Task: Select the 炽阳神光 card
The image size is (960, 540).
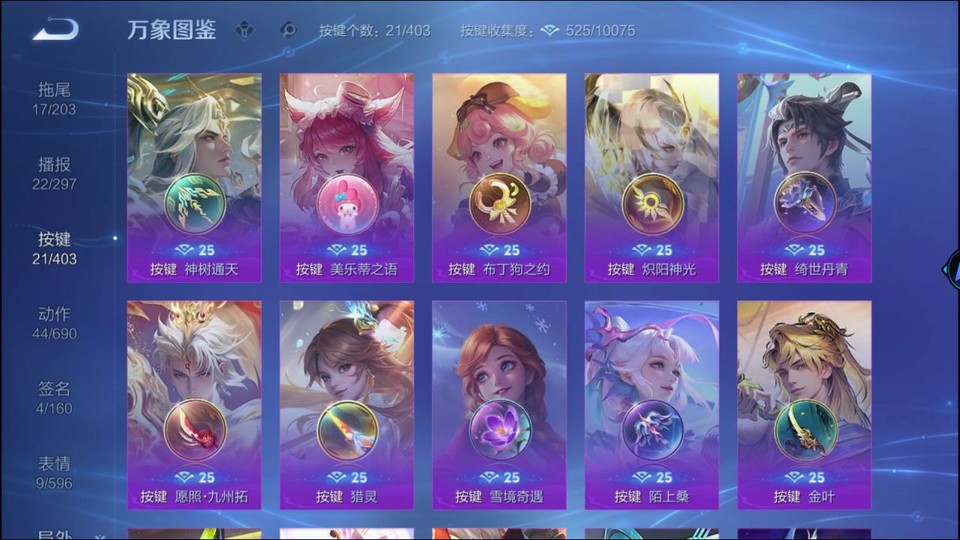Action: 651,177
